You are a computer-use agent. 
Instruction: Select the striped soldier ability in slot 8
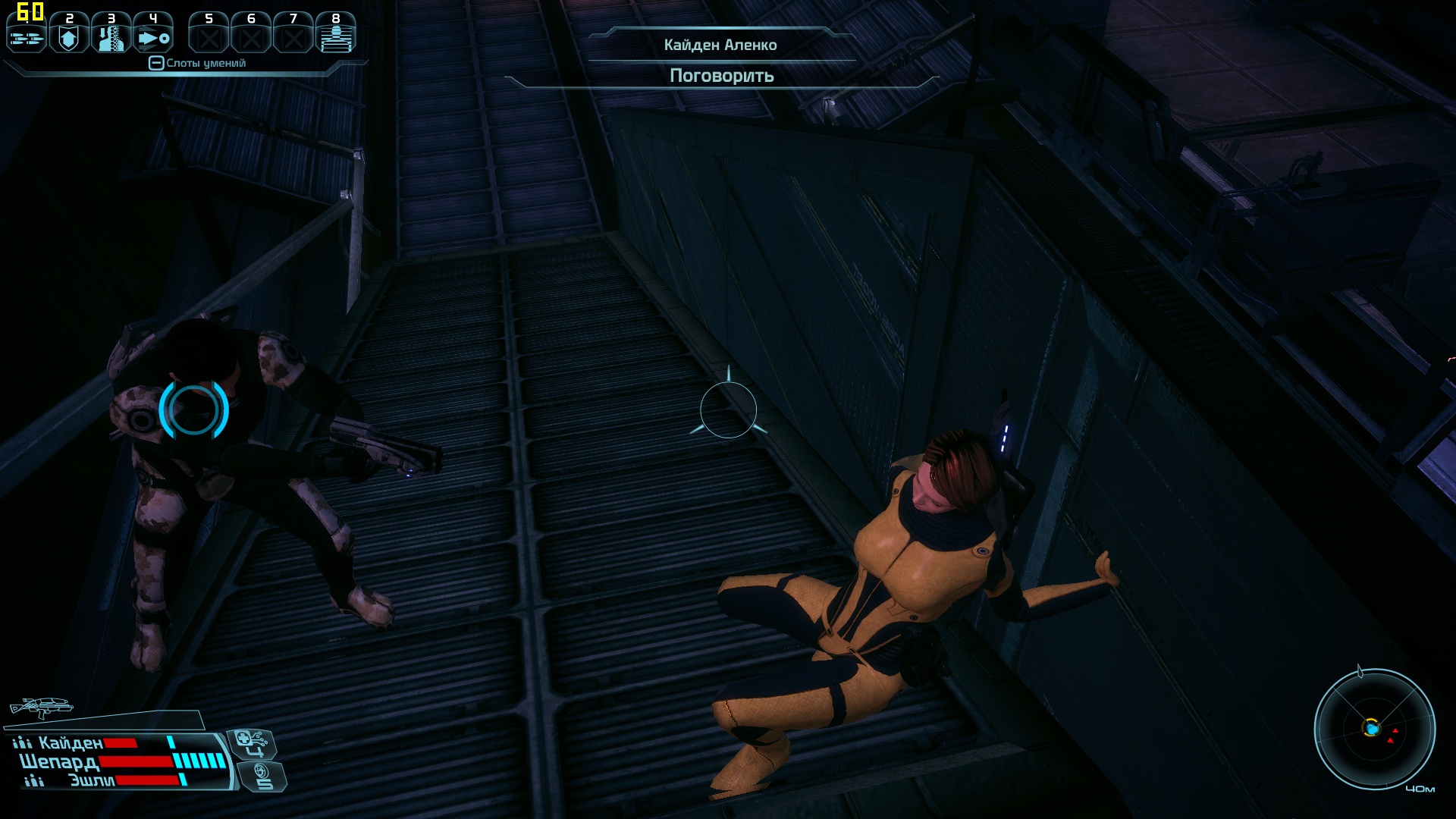(335, 35)
